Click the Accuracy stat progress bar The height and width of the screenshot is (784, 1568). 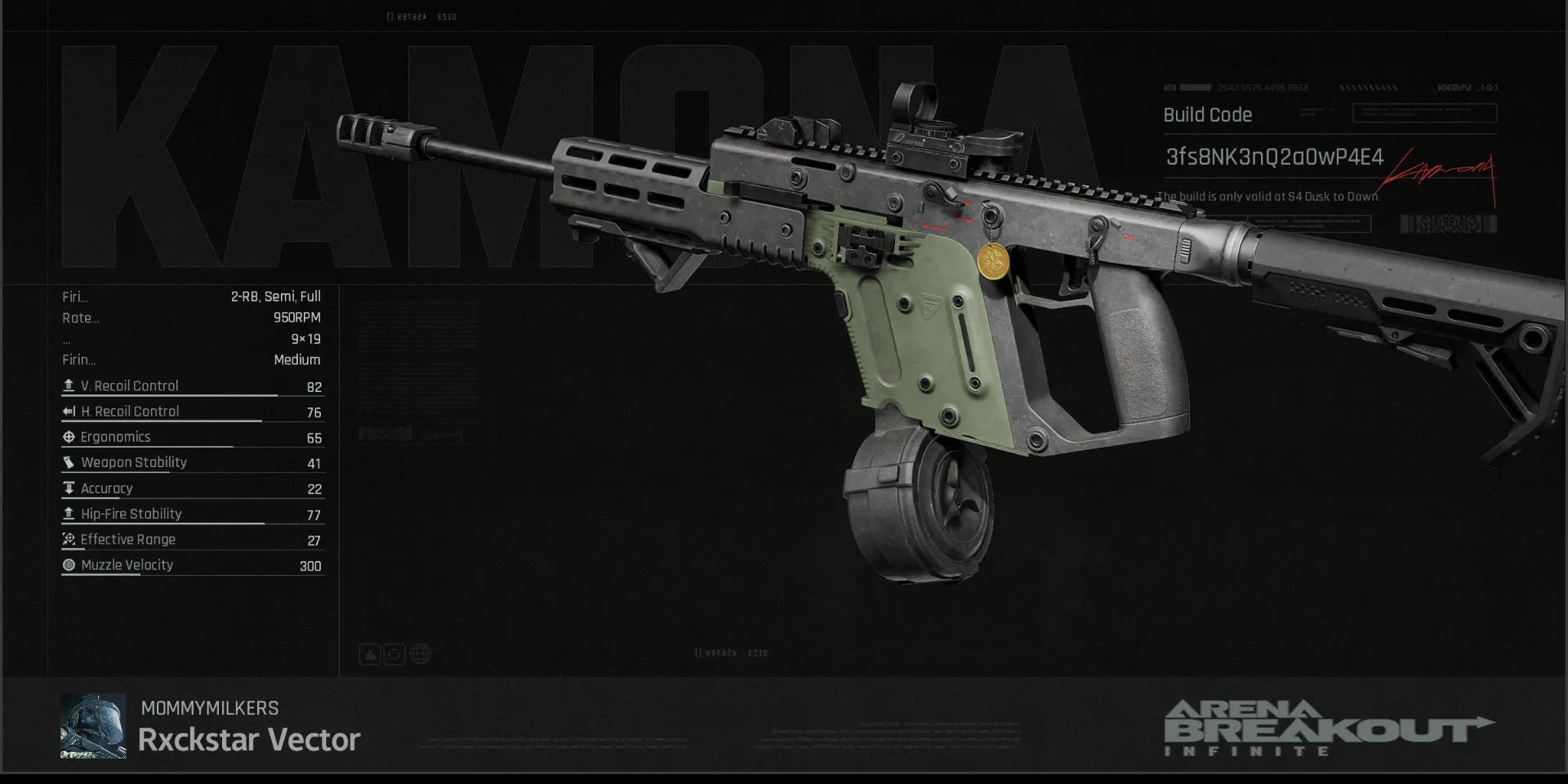(192, 498)
